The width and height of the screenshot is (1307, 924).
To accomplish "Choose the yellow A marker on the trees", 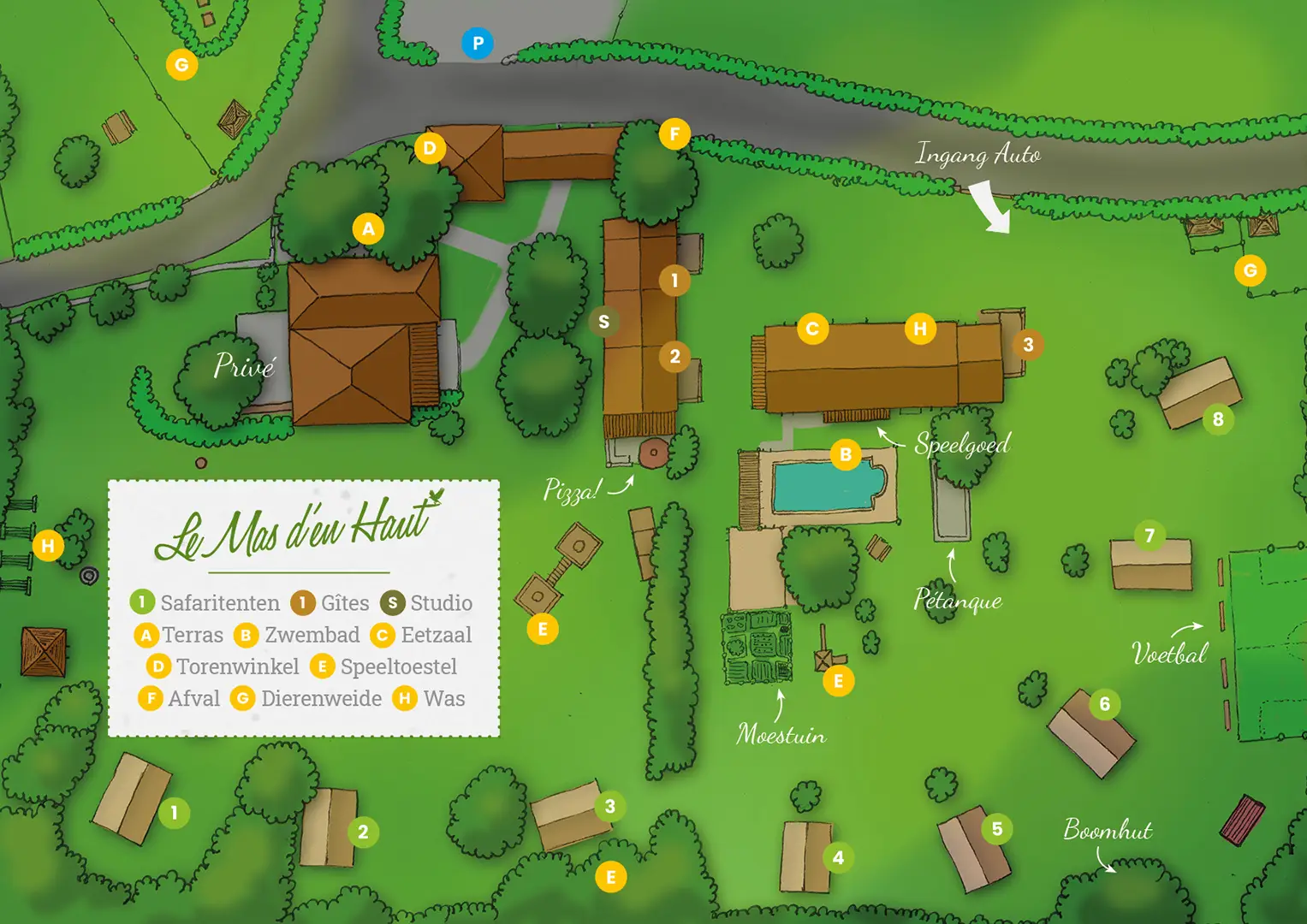I will tap(368, 228).
